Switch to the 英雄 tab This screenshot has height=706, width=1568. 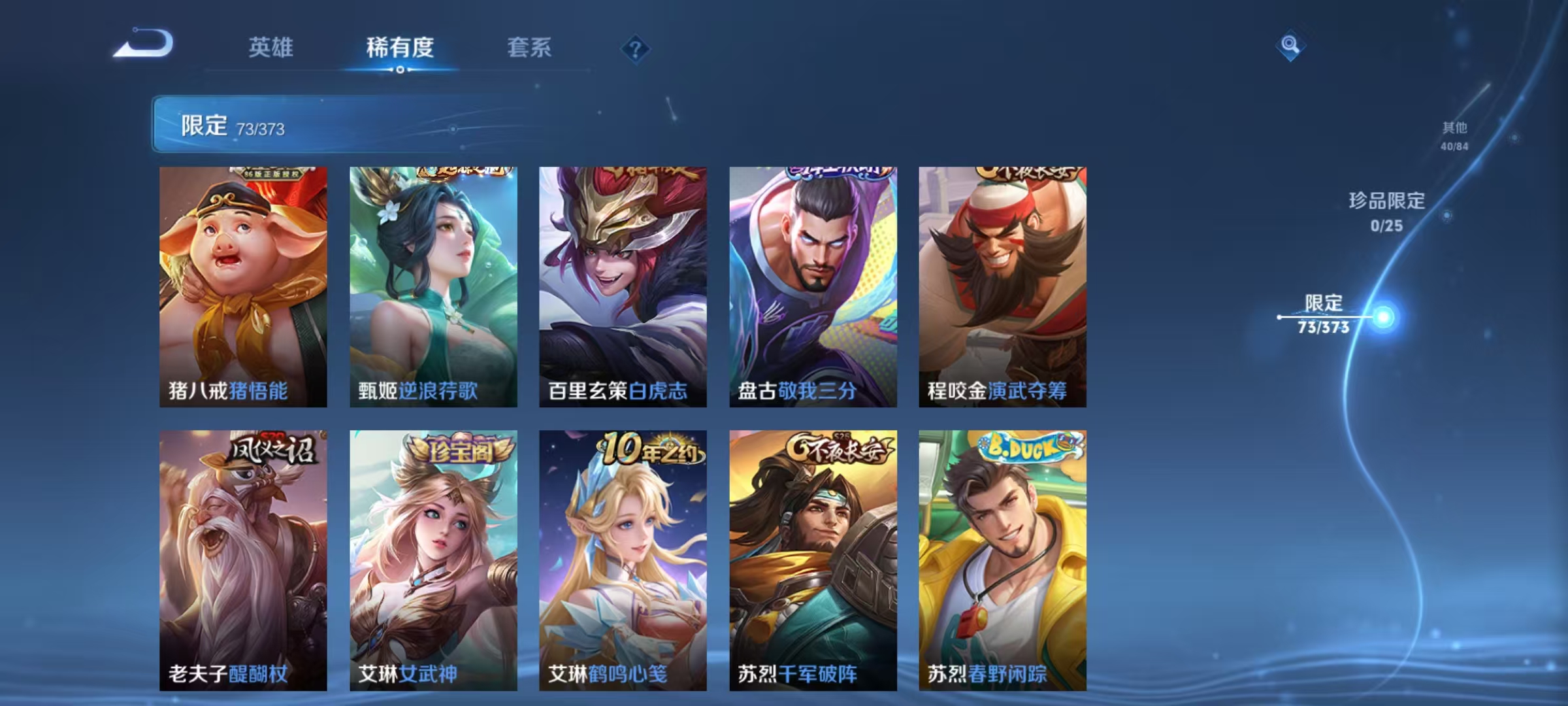[x=272, y=48]
